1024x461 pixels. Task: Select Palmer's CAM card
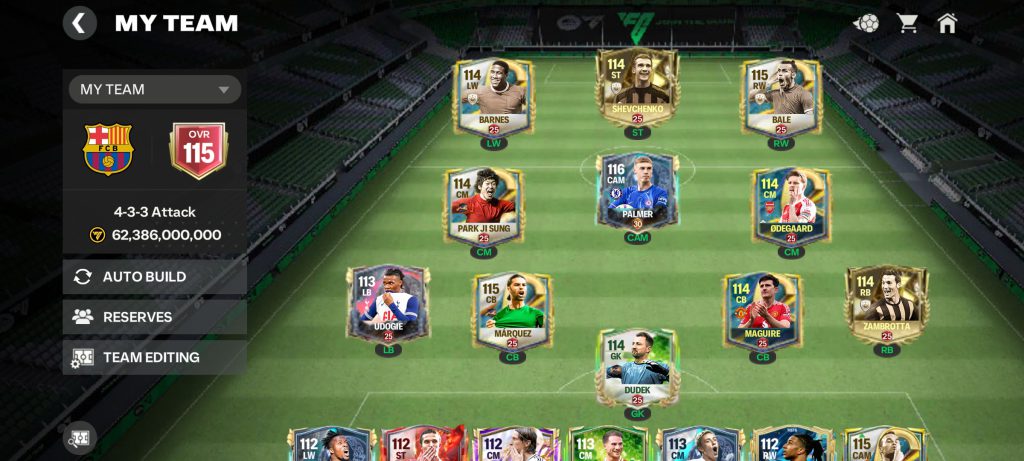click(x=637, y=194)
